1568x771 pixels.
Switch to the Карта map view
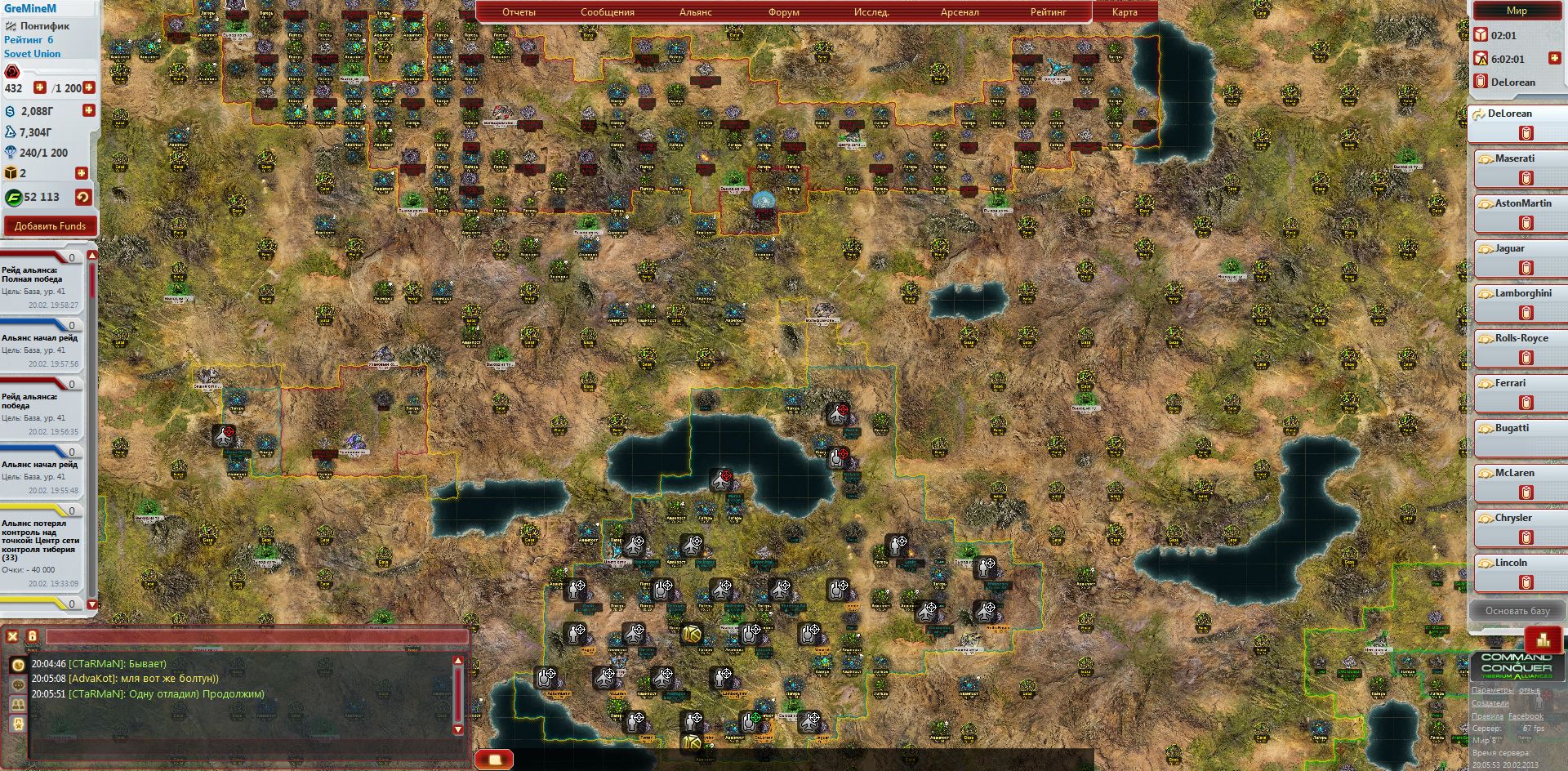(1125, 12)
